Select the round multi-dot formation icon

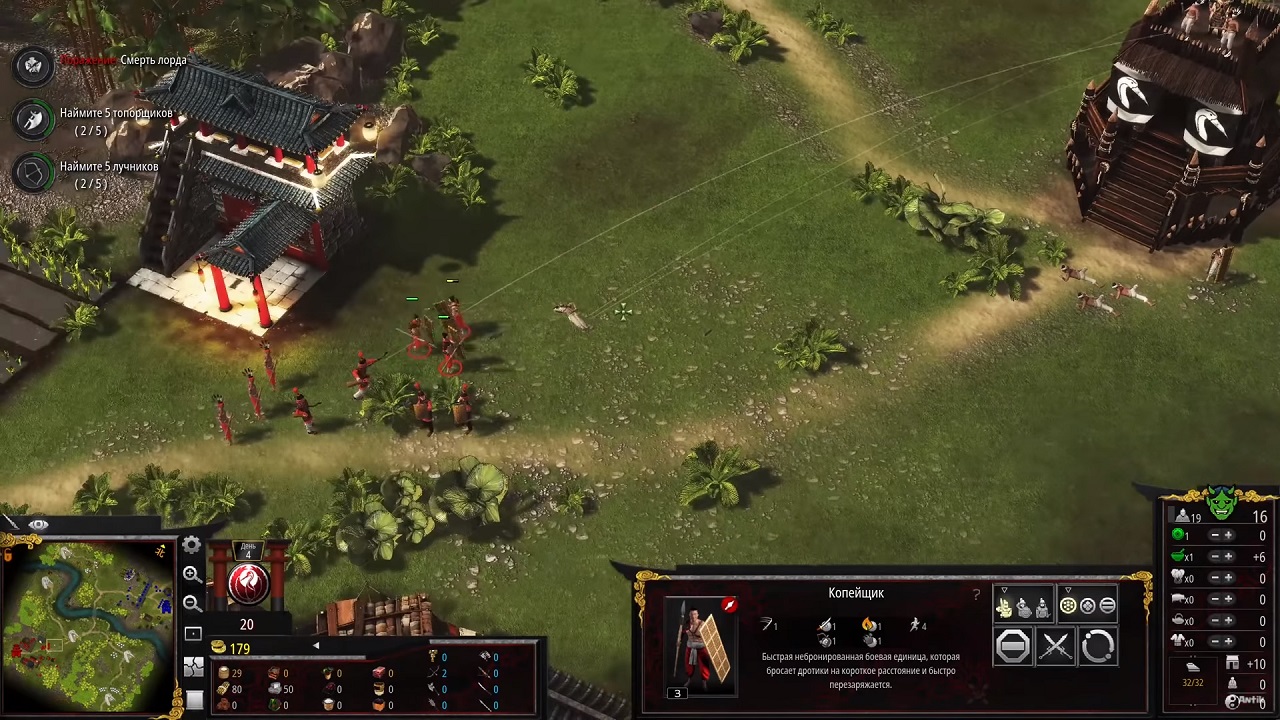pos(1068,606)
